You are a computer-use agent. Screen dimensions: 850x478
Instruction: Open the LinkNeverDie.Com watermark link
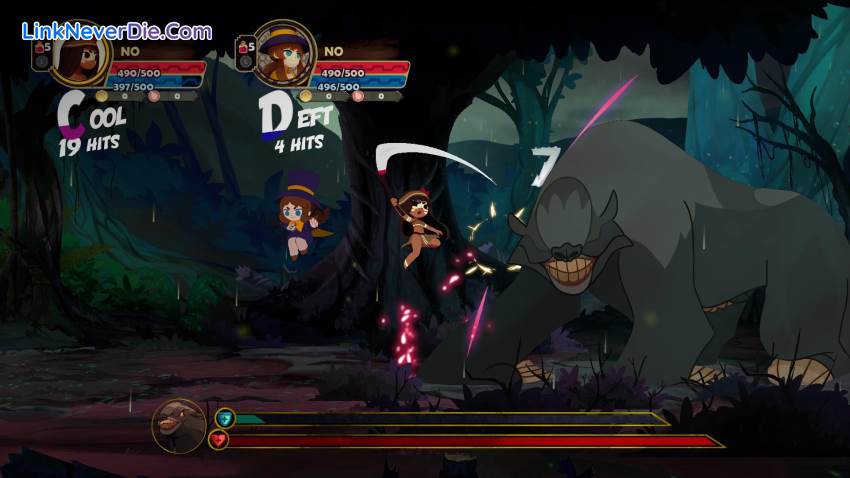(117, 32)
